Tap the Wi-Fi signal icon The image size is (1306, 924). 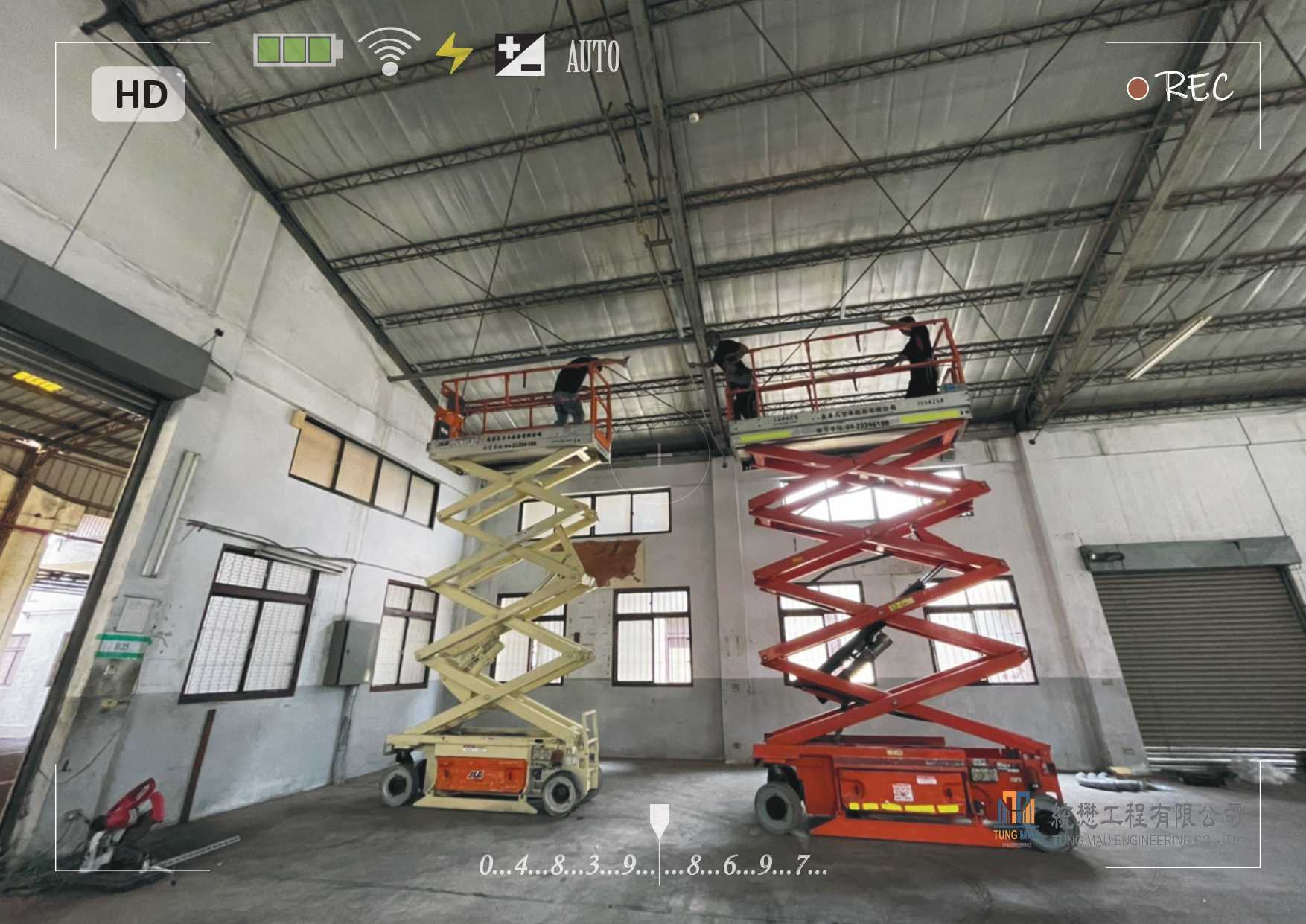(389, 51)
